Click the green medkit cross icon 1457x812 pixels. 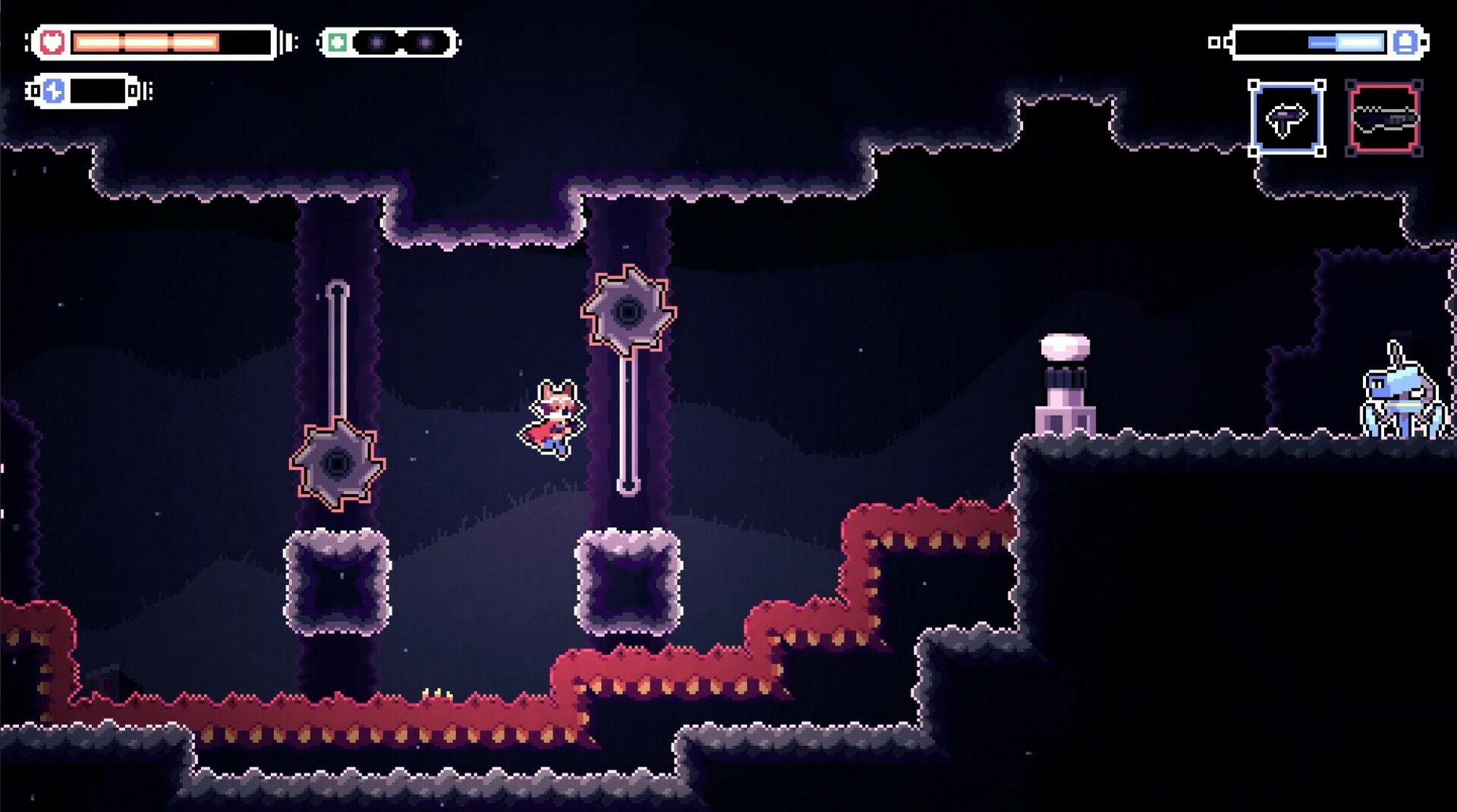pyautogui.click(x=336, y=42)
